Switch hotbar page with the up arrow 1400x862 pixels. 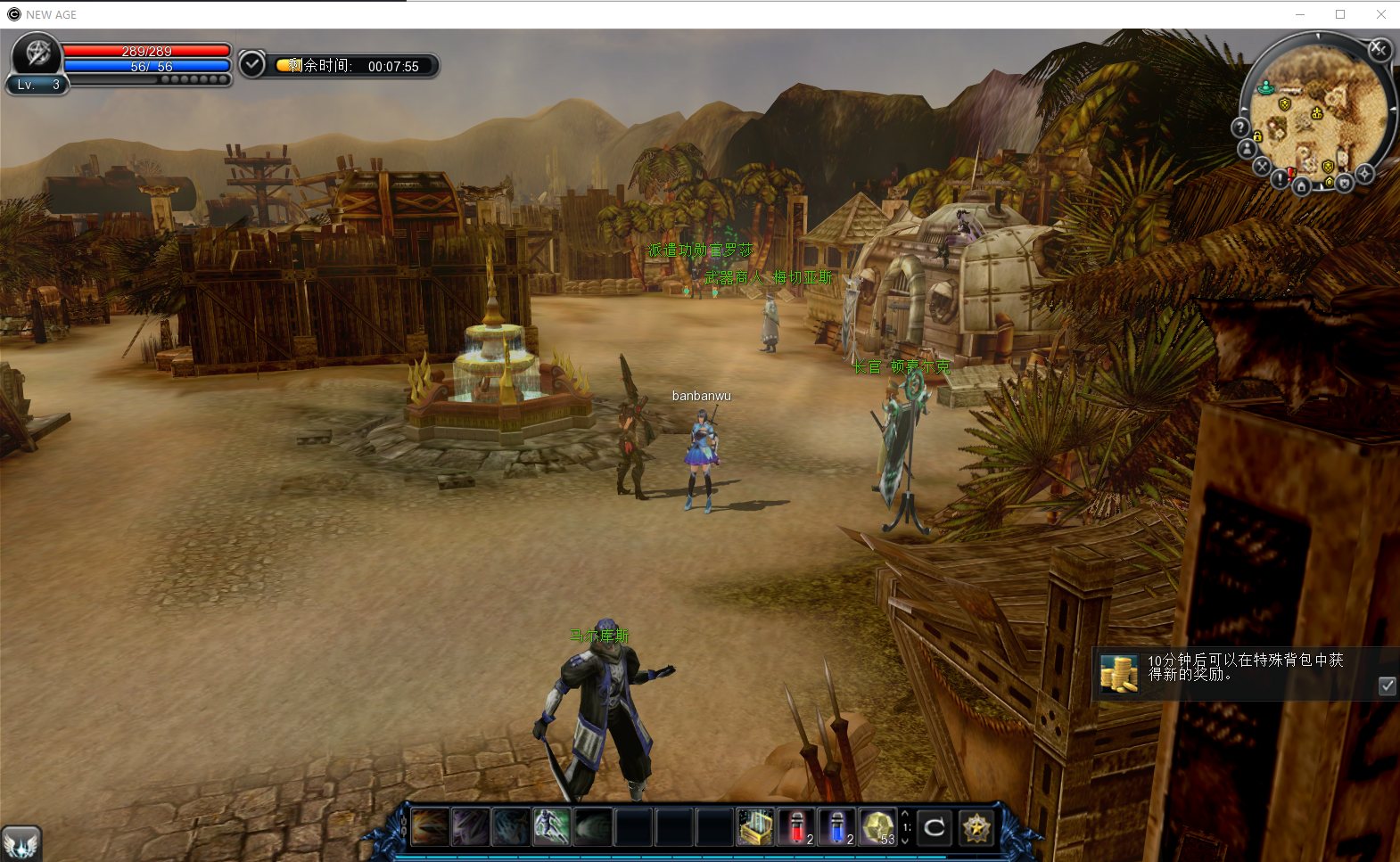[906, 814]
